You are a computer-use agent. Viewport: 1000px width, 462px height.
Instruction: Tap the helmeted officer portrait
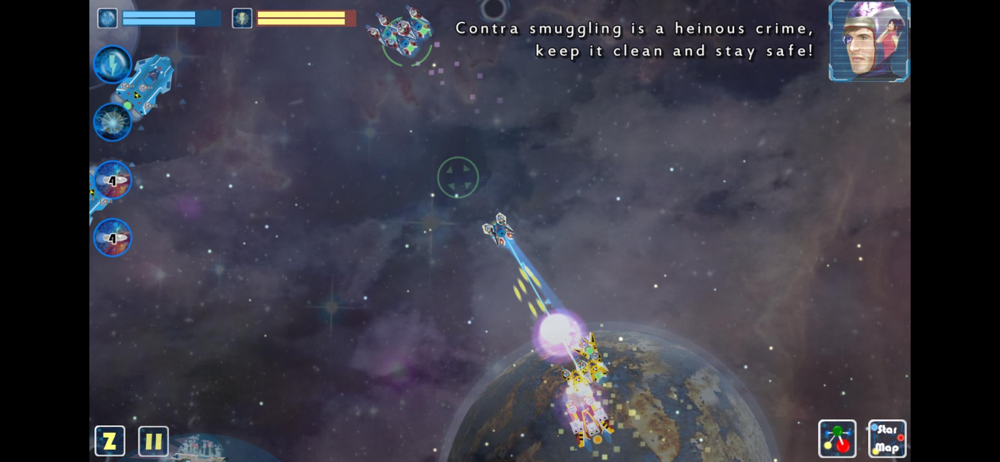point(869,41)
